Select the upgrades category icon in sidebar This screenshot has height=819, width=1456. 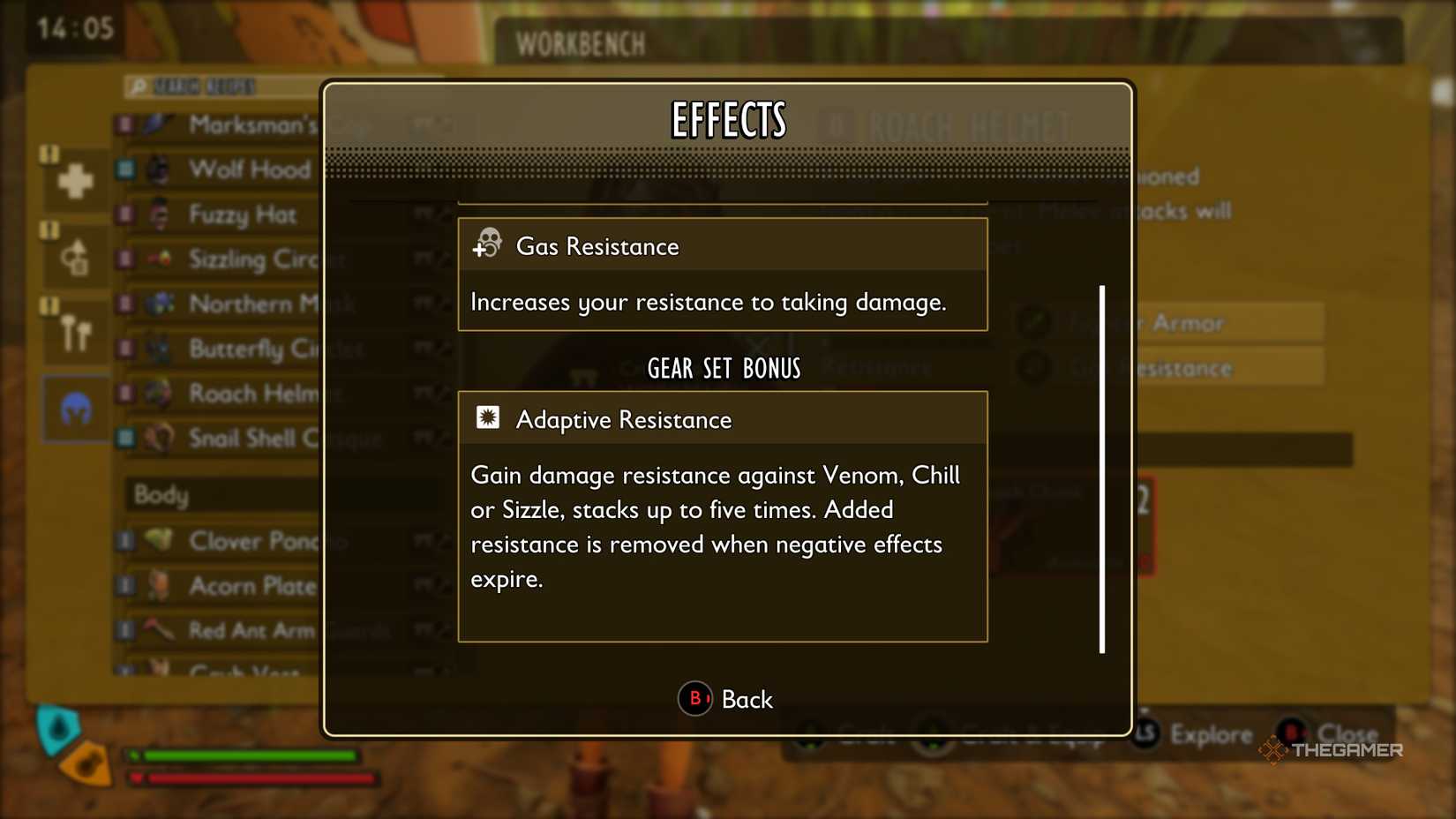(74, 256)
